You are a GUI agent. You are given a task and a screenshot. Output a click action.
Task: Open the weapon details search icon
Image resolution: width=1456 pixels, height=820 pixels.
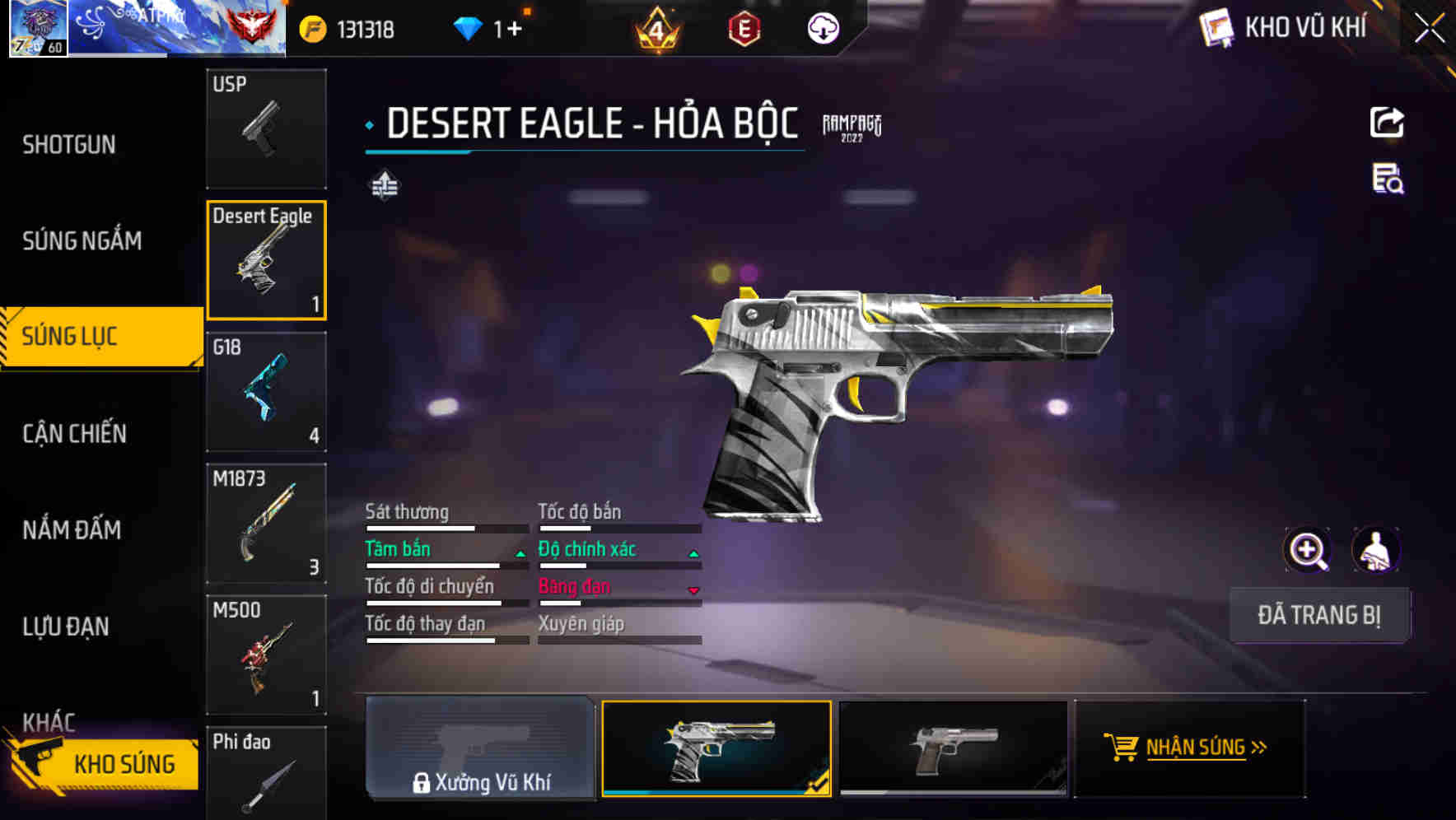[x=1388, y=179]
